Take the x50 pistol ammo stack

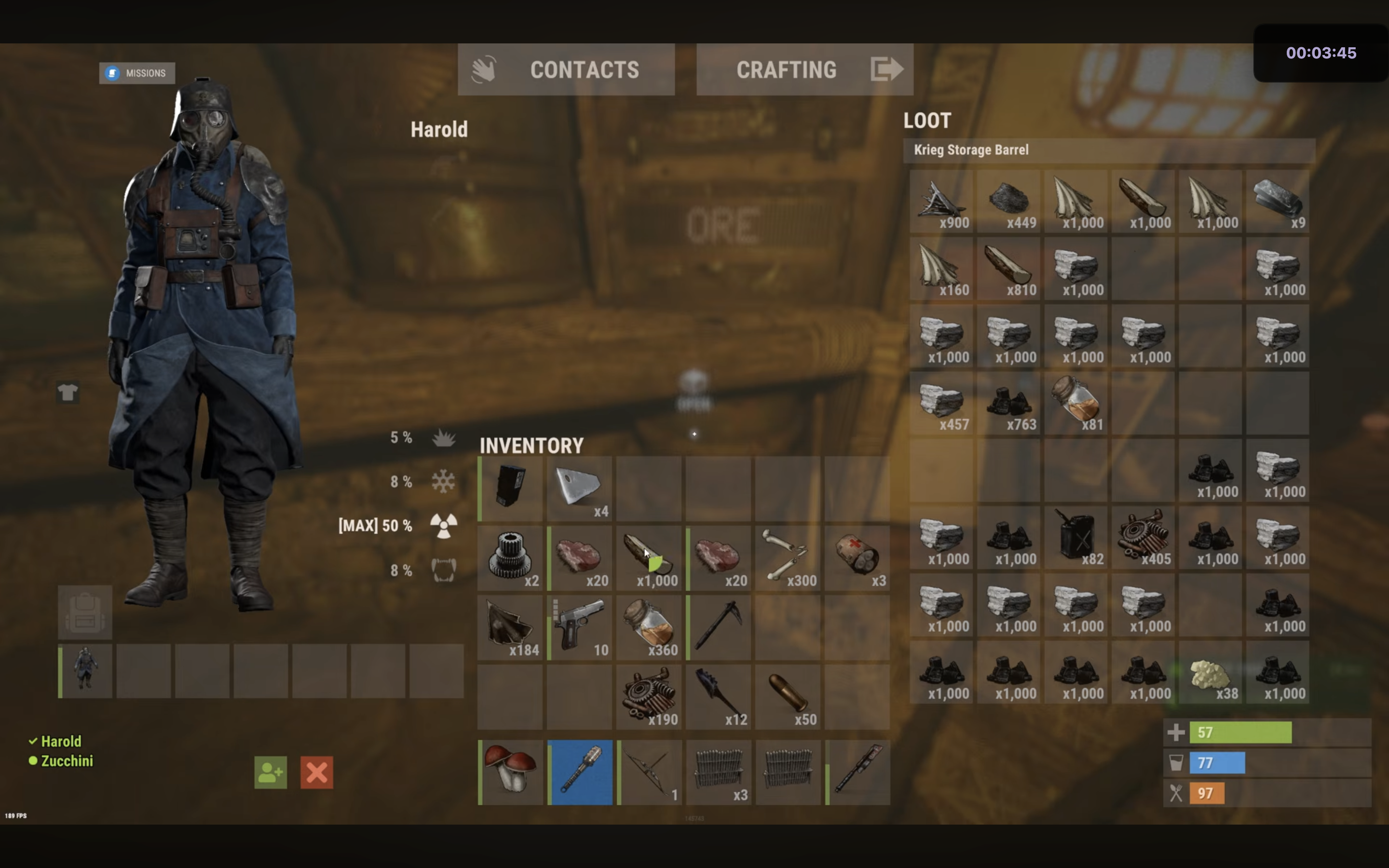tap(788, 696)
